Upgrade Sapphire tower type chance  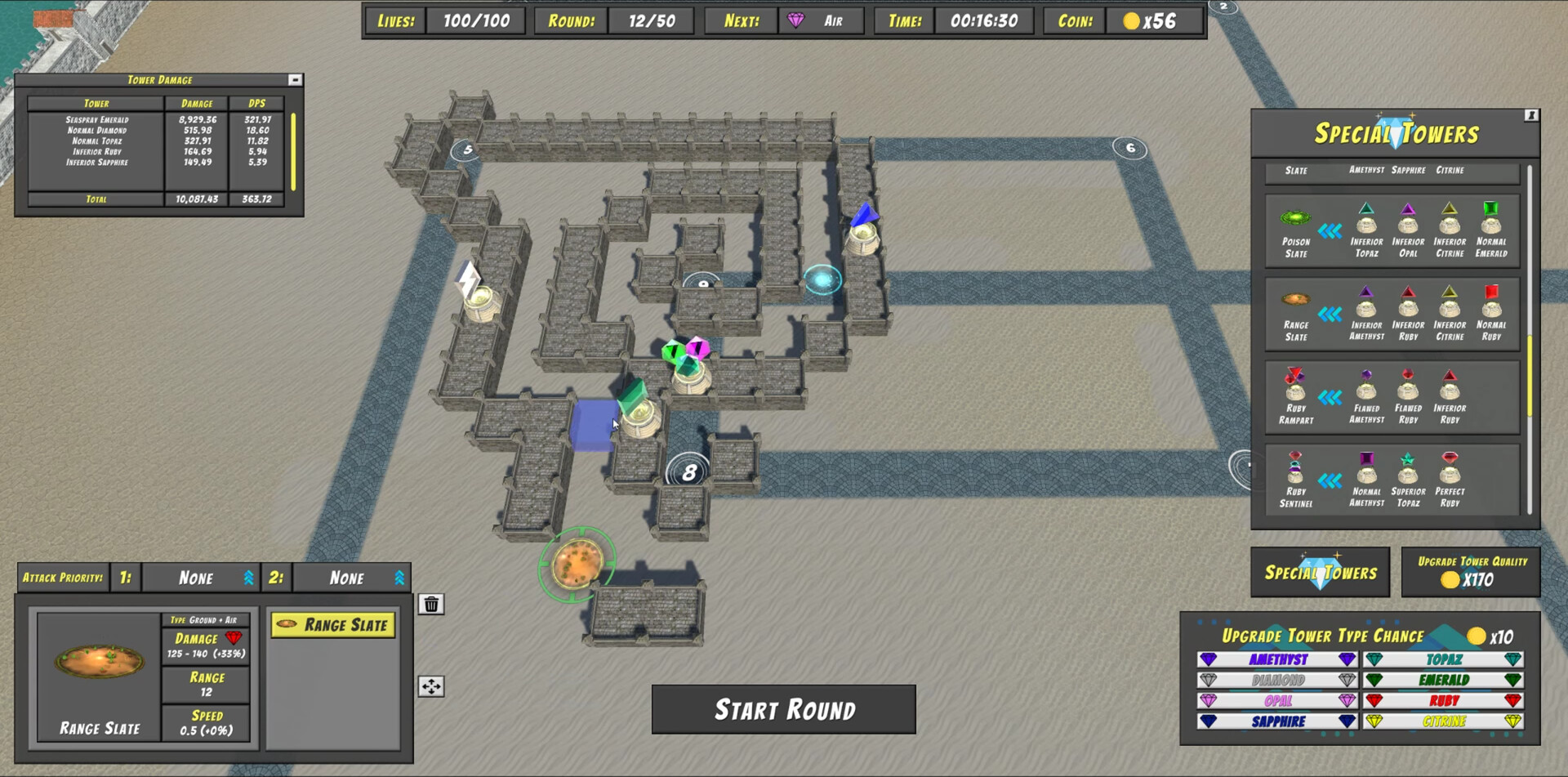tap(1277, 721)
